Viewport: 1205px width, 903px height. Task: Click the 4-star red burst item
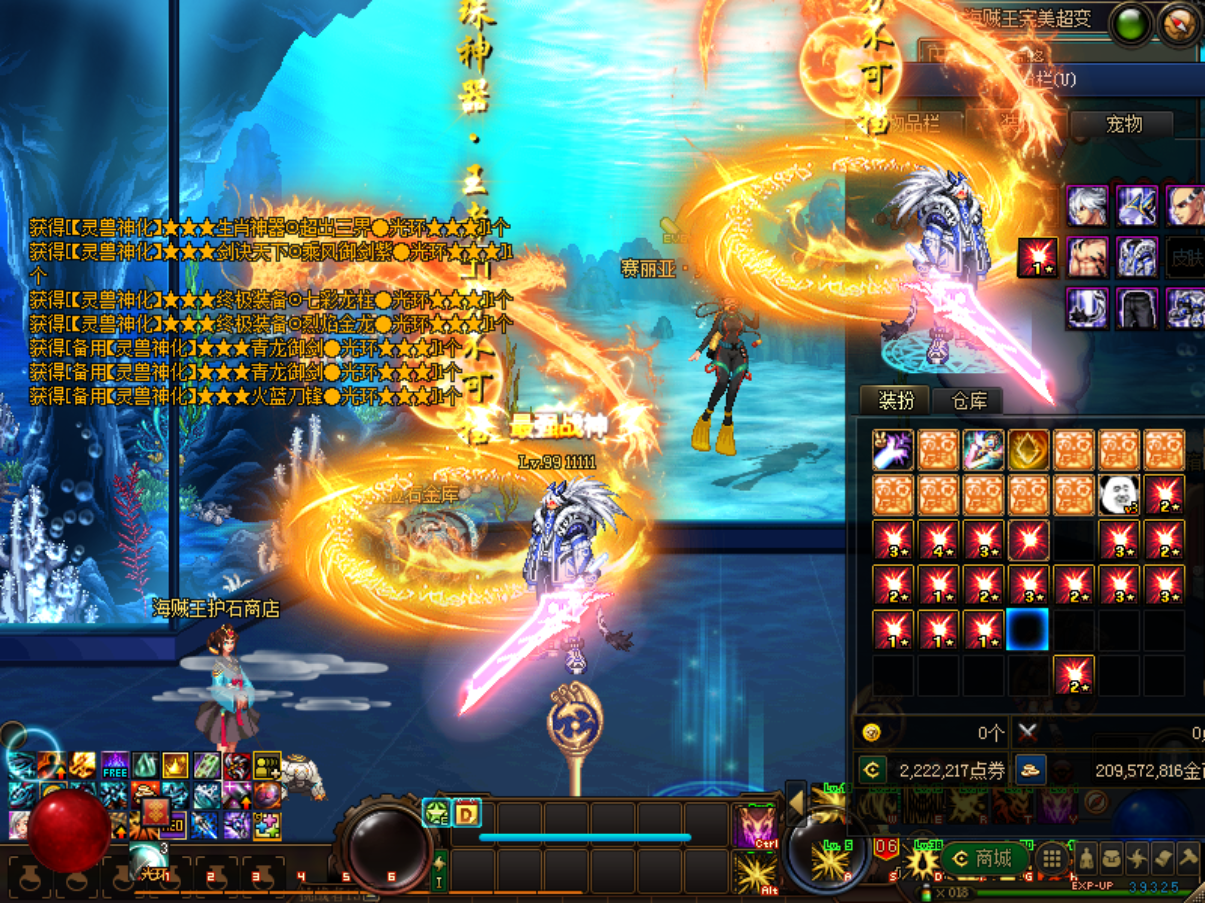pyautogui.click(x=938, y=540)
